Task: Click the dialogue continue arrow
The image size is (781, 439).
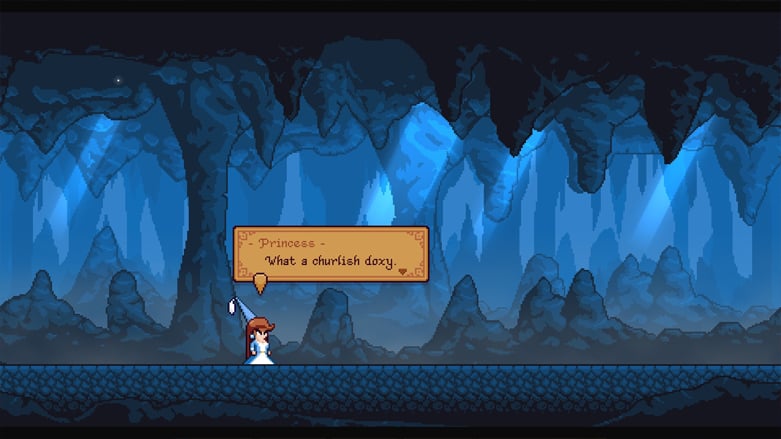Action: [x=404, y=270]
